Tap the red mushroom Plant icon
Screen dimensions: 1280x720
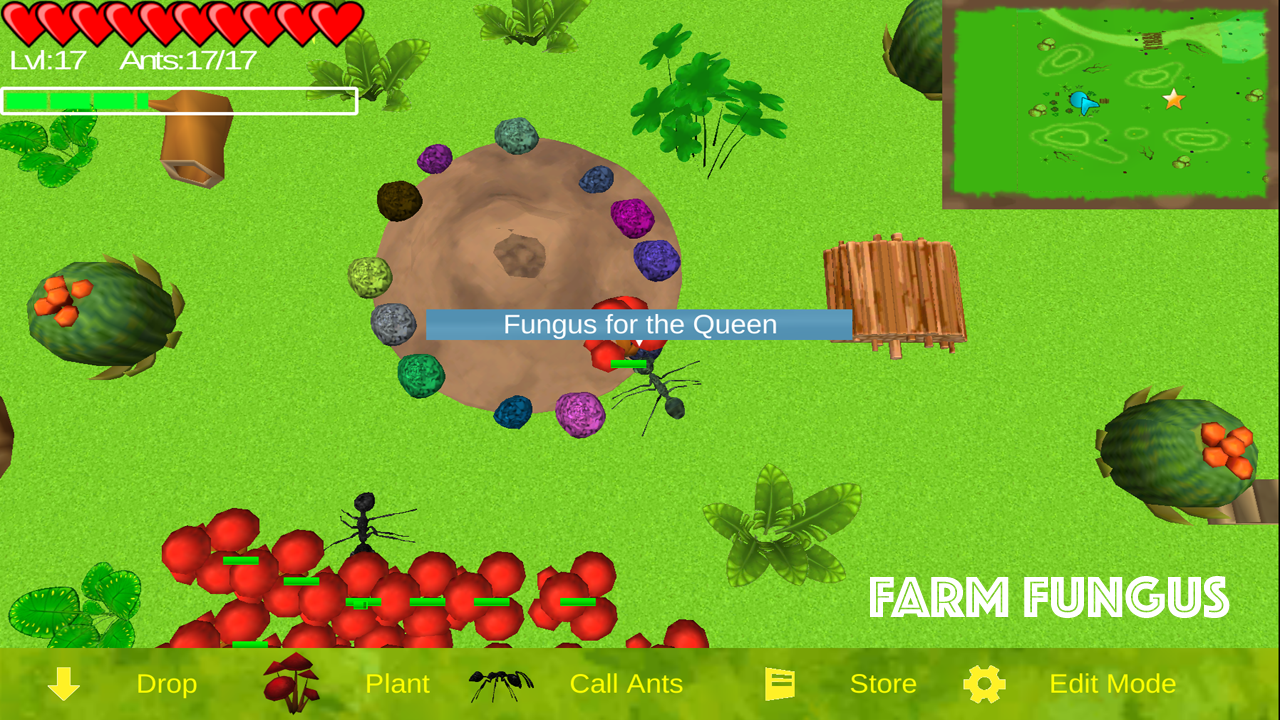[290, 682]
